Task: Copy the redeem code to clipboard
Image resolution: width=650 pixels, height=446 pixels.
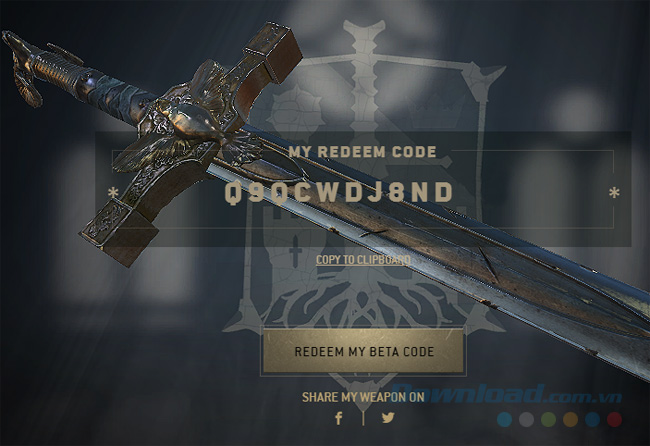Action: click(x=363, y=260)
